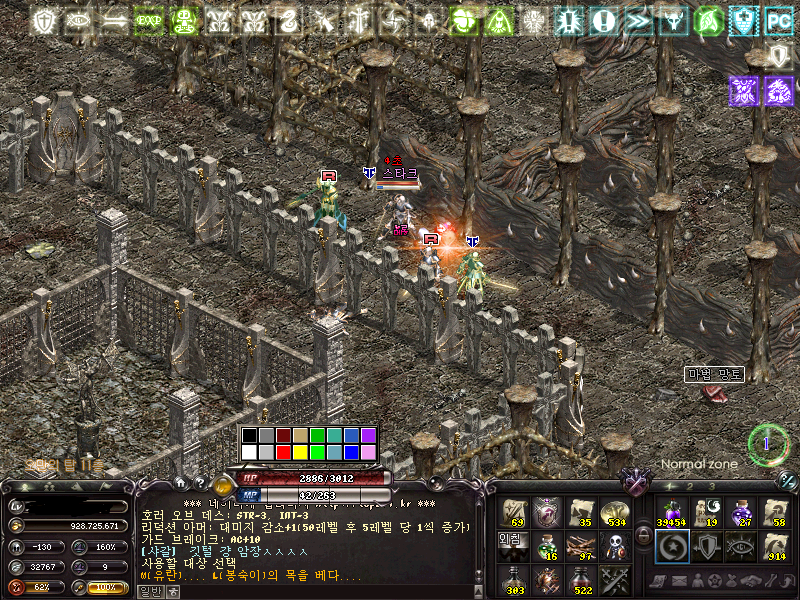
Task: Open the handshake trade menu icon
Action: pos(749,580)
